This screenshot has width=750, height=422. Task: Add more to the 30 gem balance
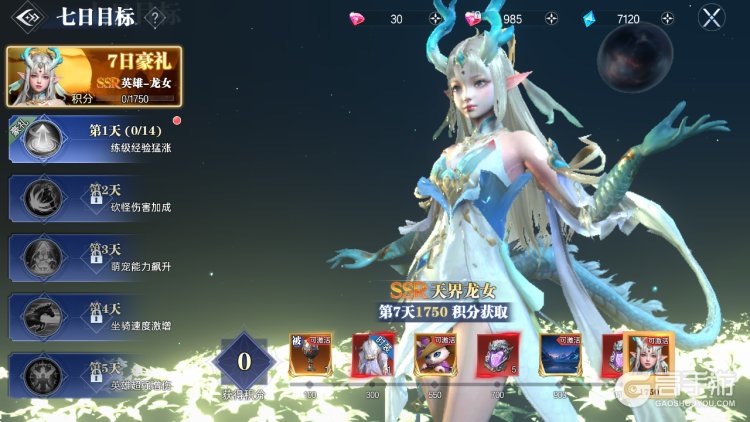tap(435, 19)
